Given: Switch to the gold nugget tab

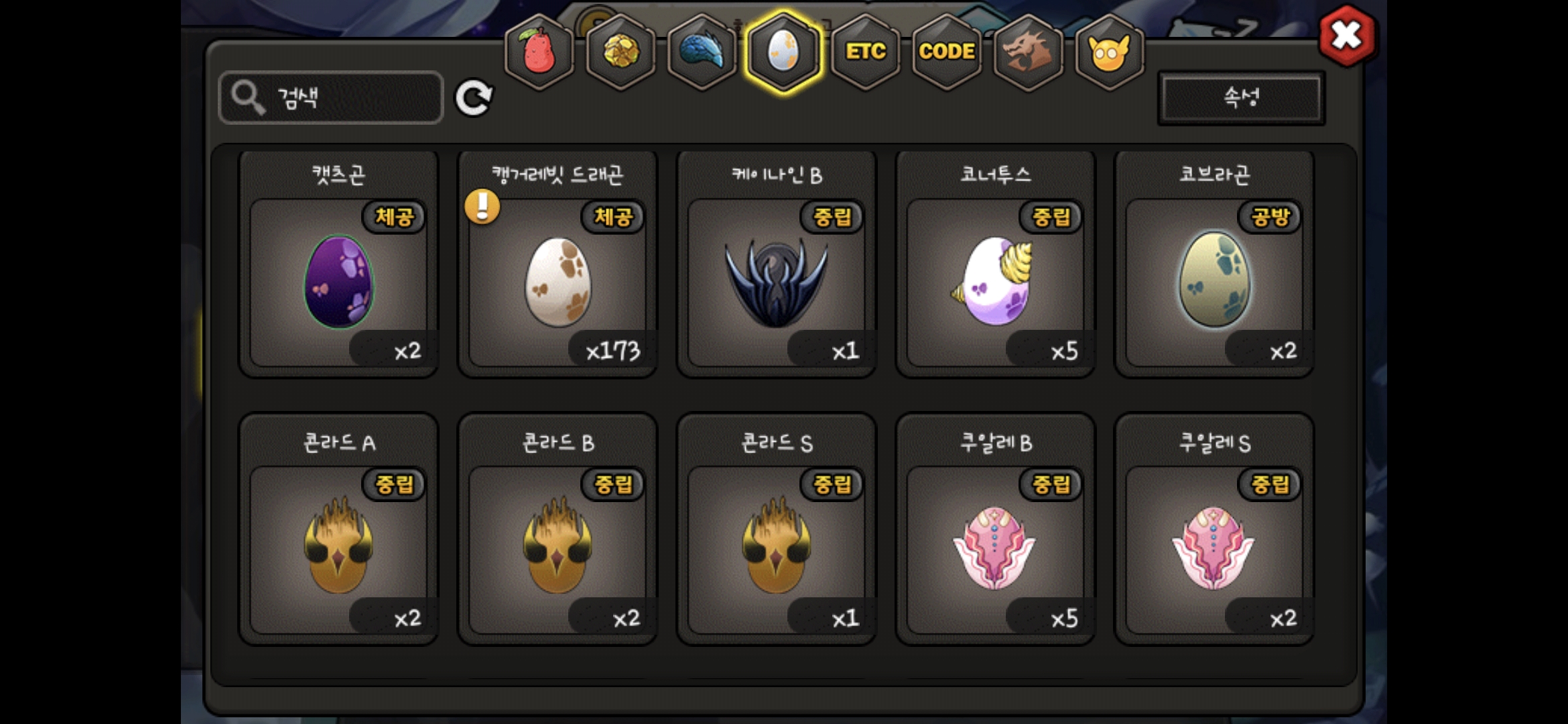Looking at the screenshot, I should point(621,52).
